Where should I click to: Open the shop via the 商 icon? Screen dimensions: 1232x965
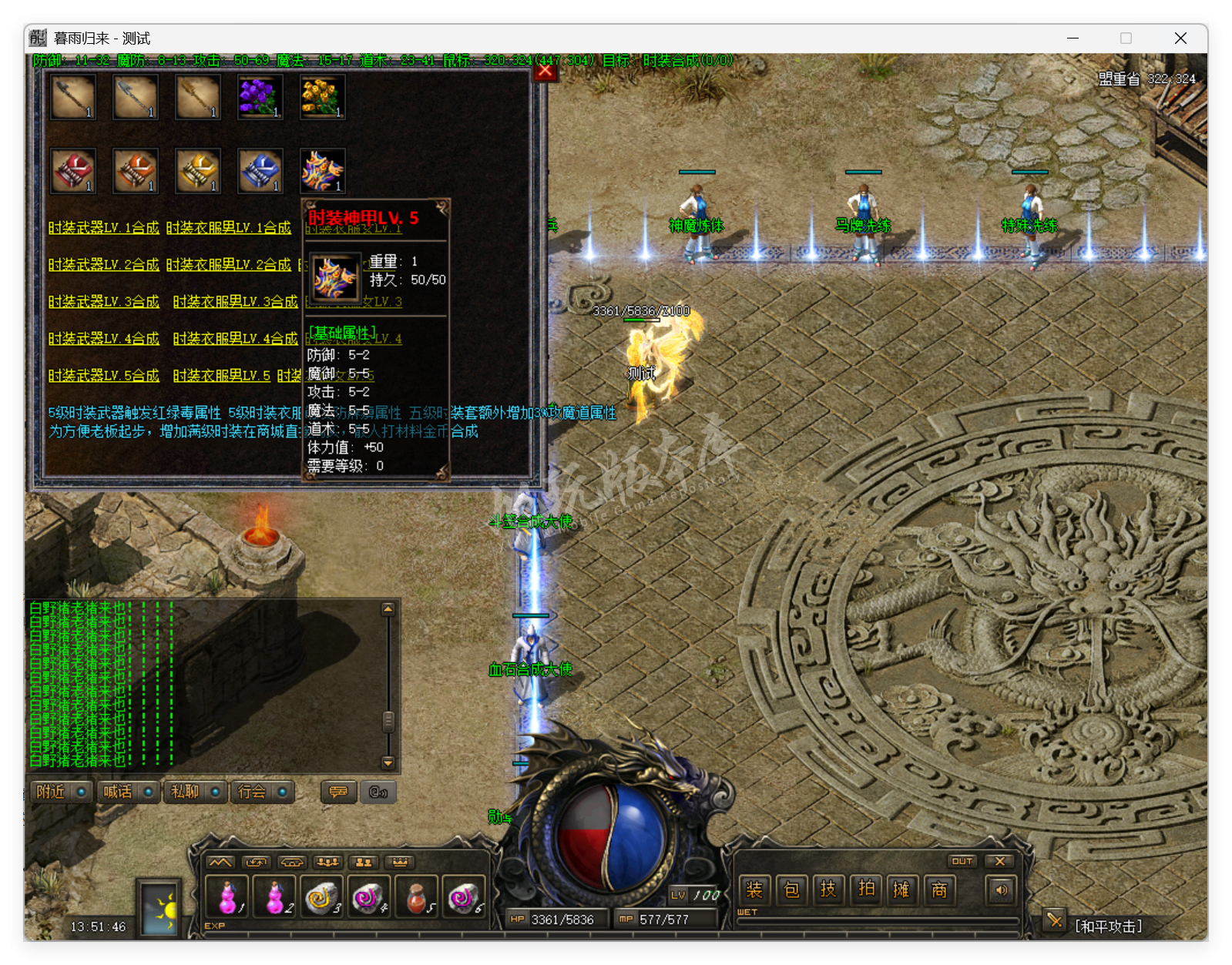939,890
